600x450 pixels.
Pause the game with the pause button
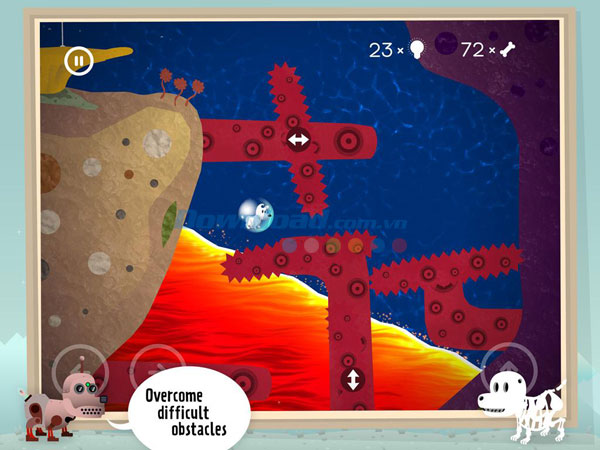(78, 61)
